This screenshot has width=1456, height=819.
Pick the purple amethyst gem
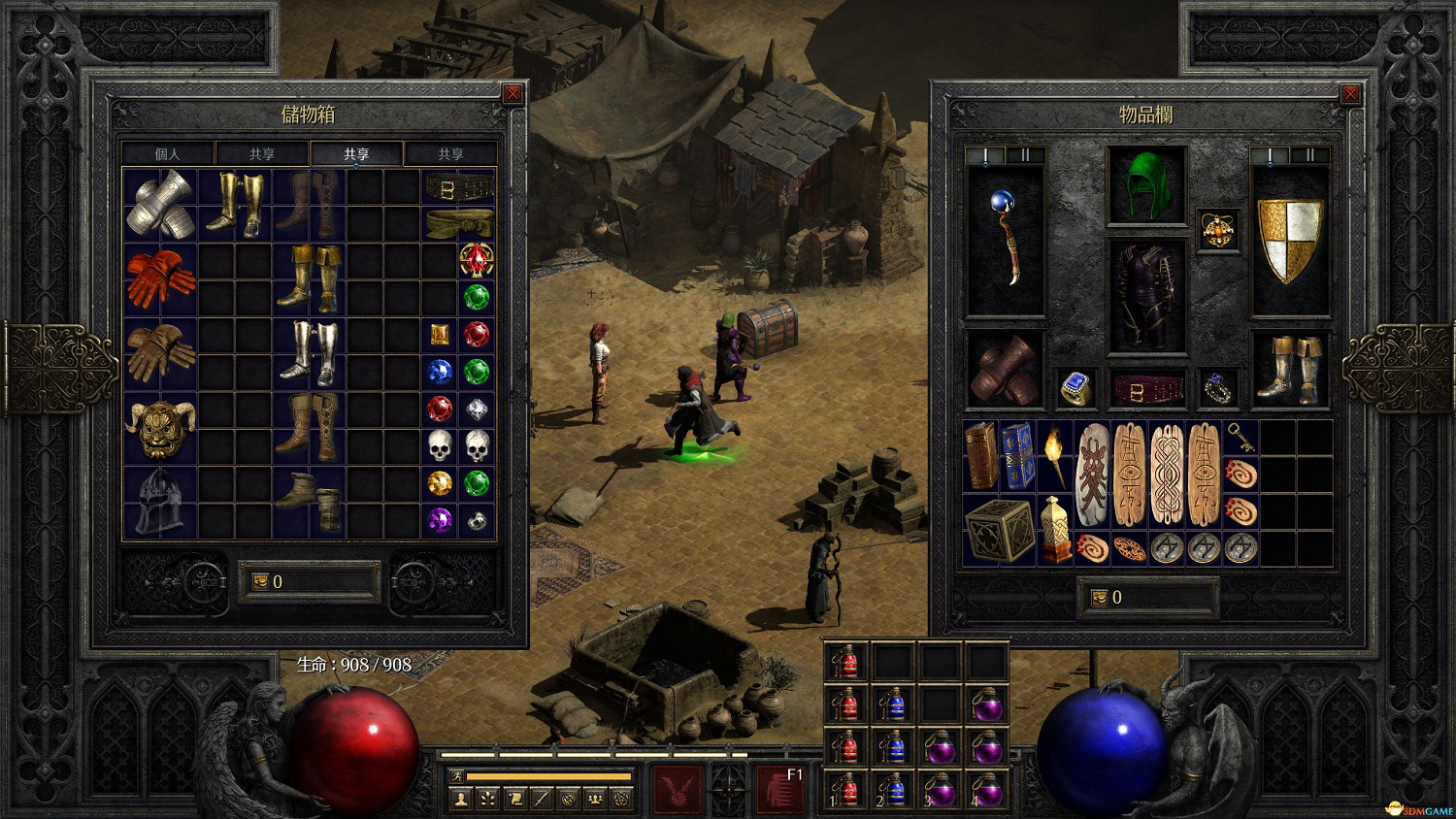coord(440,520)
